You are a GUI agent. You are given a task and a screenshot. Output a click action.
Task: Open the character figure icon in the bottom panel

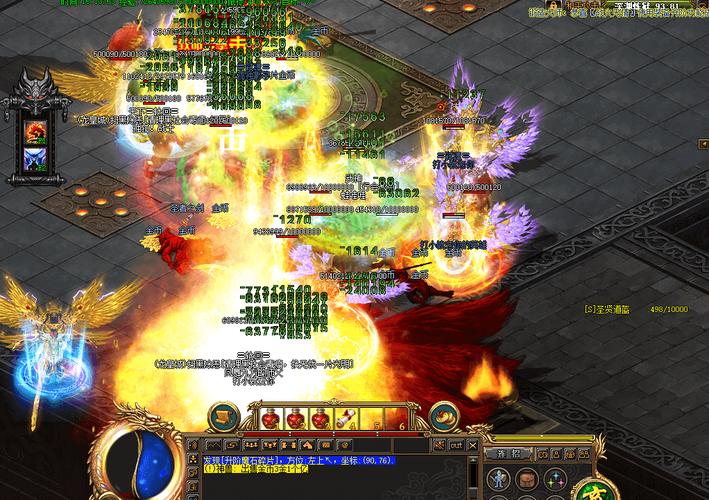(497, 480)
